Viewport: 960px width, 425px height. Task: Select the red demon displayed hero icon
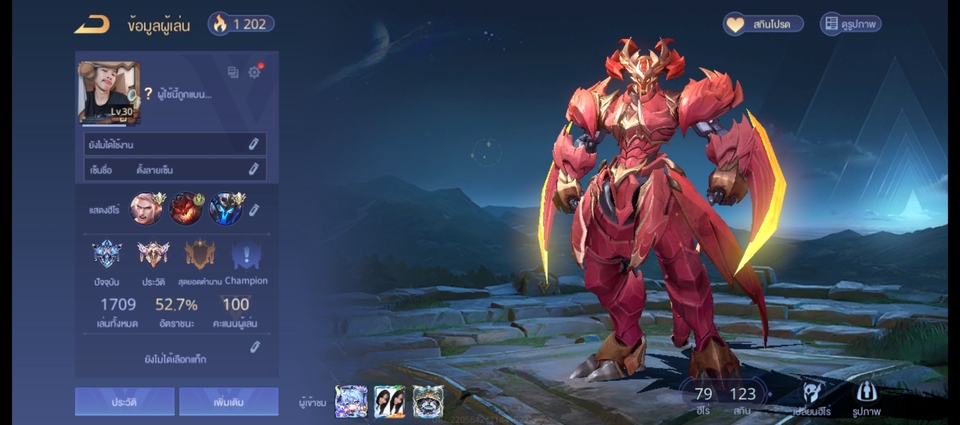[x=187, y=209]
